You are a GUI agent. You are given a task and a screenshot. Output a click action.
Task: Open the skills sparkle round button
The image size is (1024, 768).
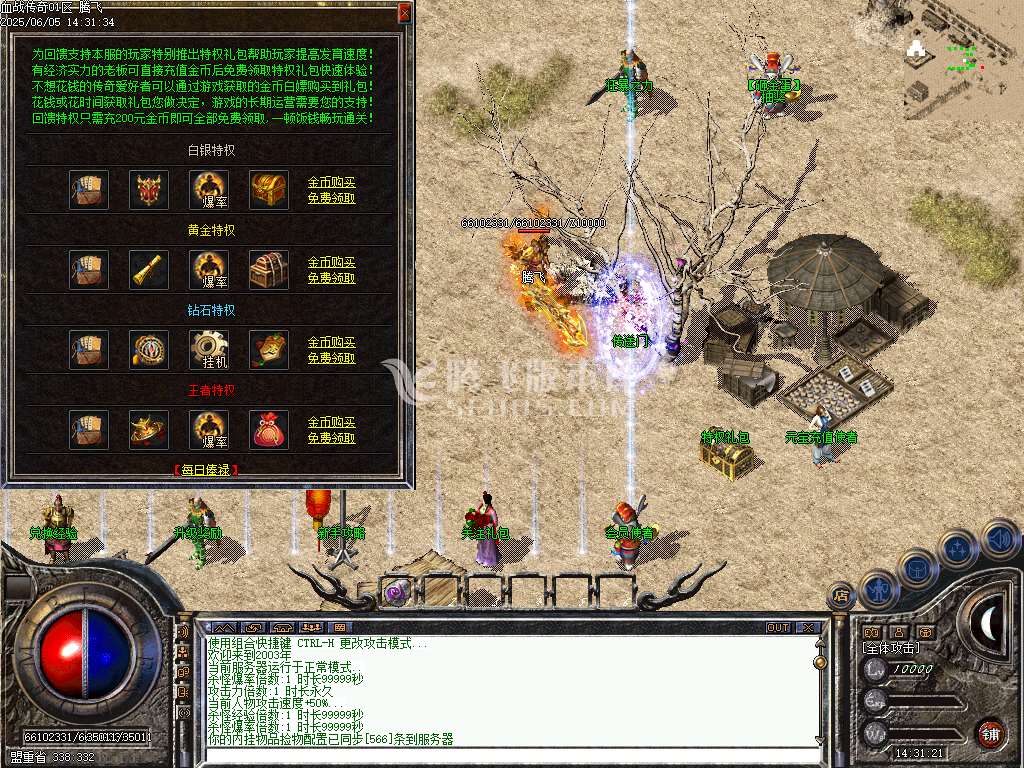tap(958, 548)
